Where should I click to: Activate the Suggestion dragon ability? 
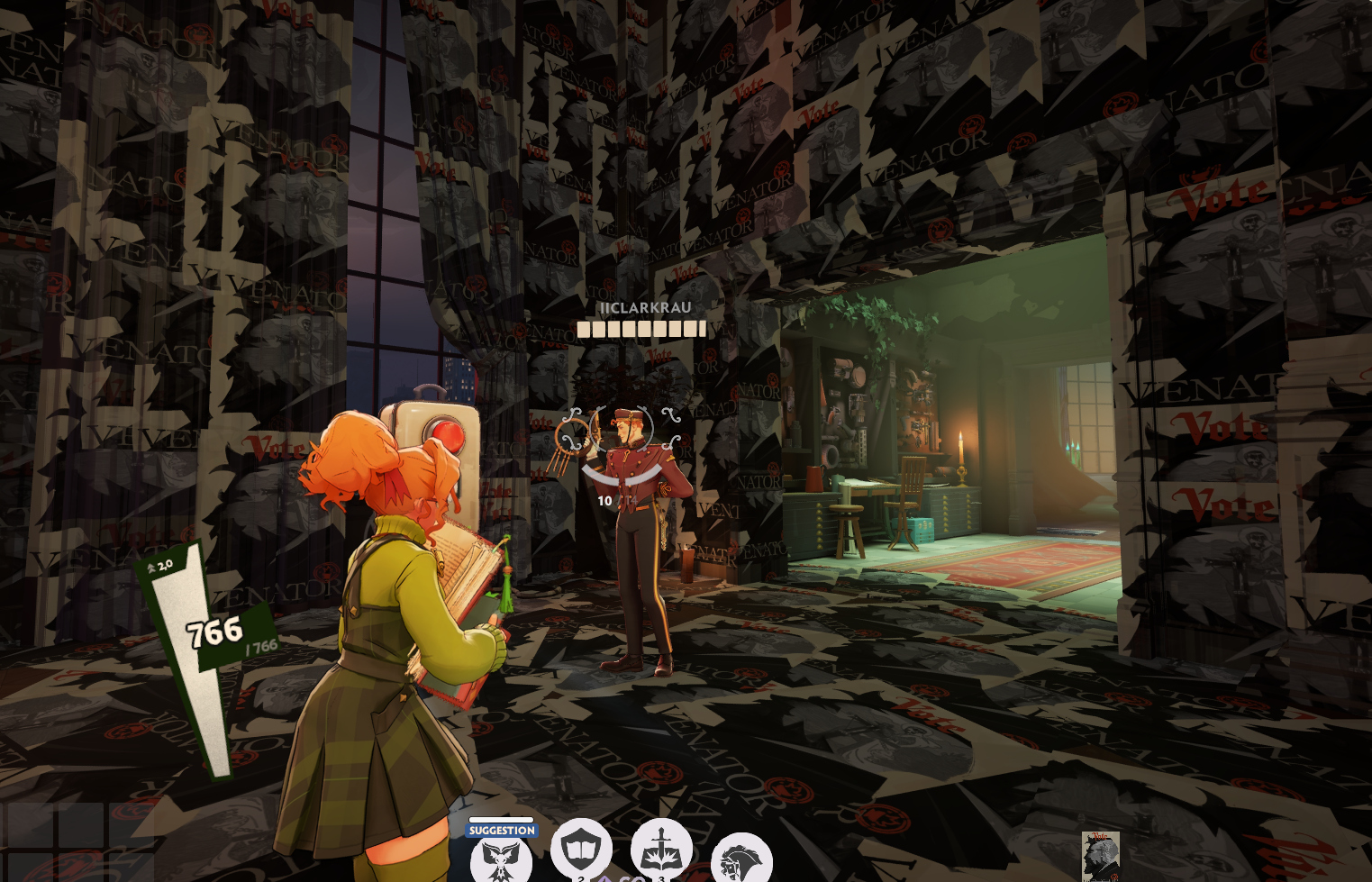pos(501,859)
